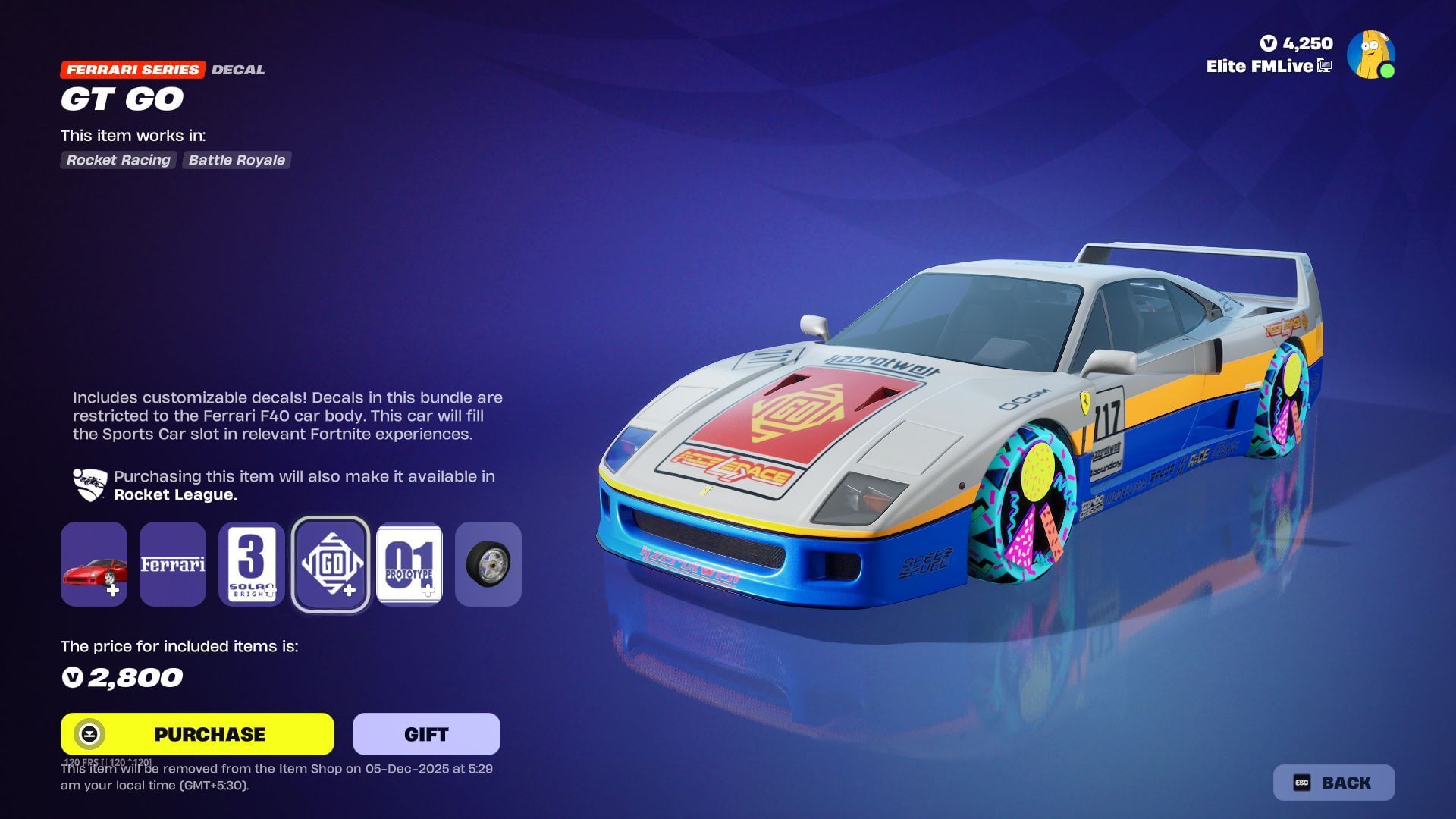Click the Ferrari Series rarity badge
1456x819 pixels.
click(x=133, y=70)
